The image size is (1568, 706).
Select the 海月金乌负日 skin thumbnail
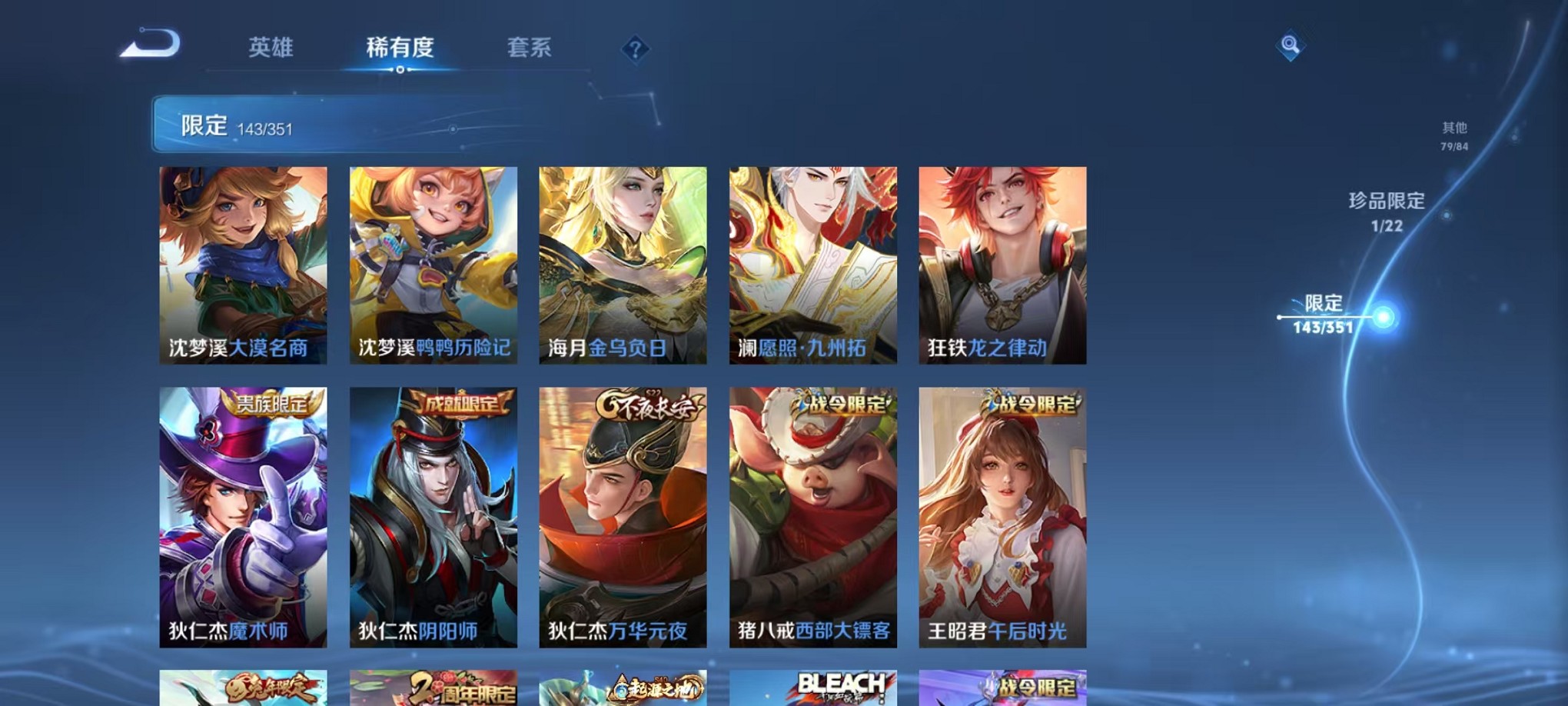(x=621, y=265)
